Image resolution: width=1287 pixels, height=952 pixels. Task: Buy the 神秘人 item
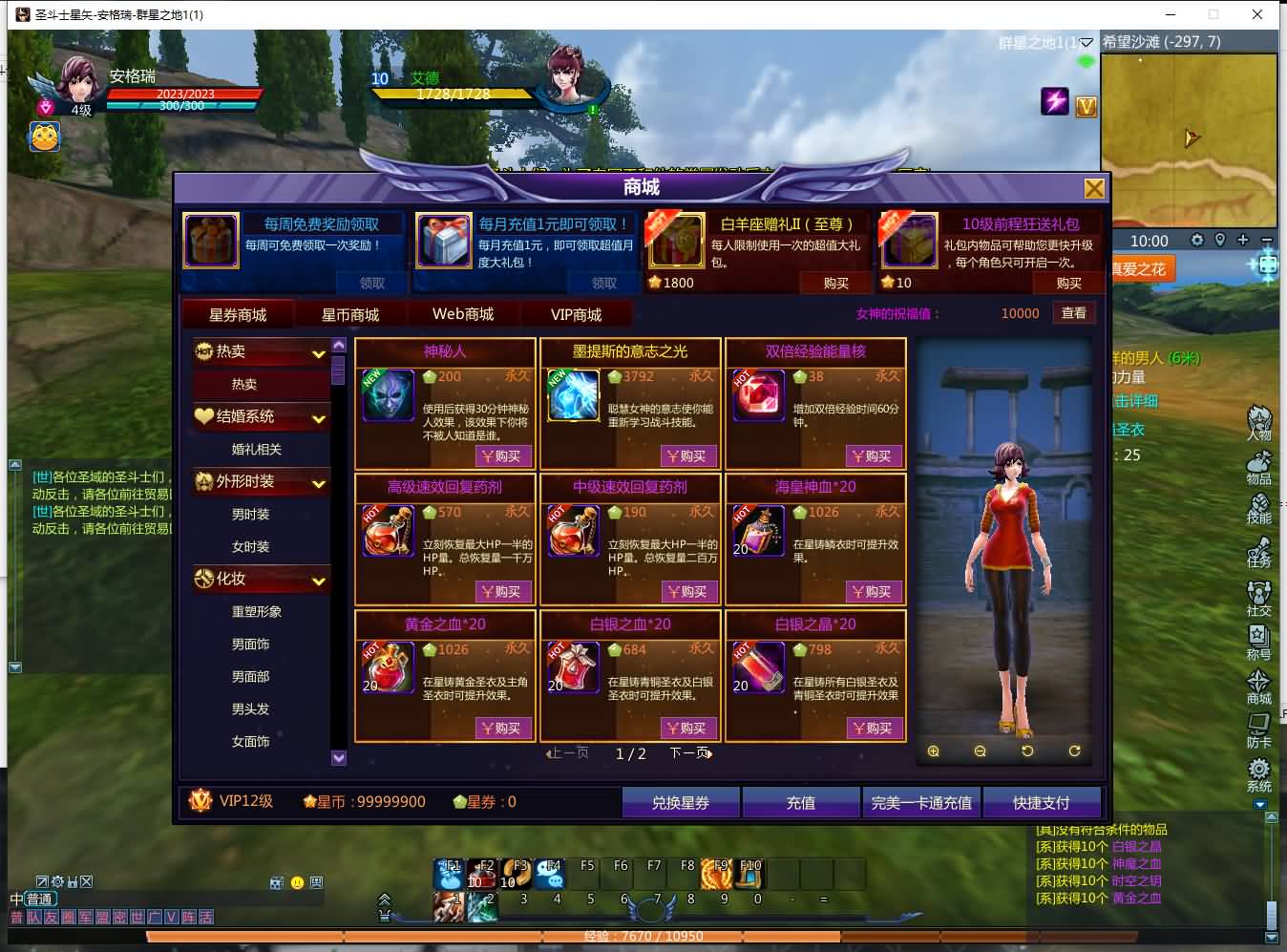(501, 456)
